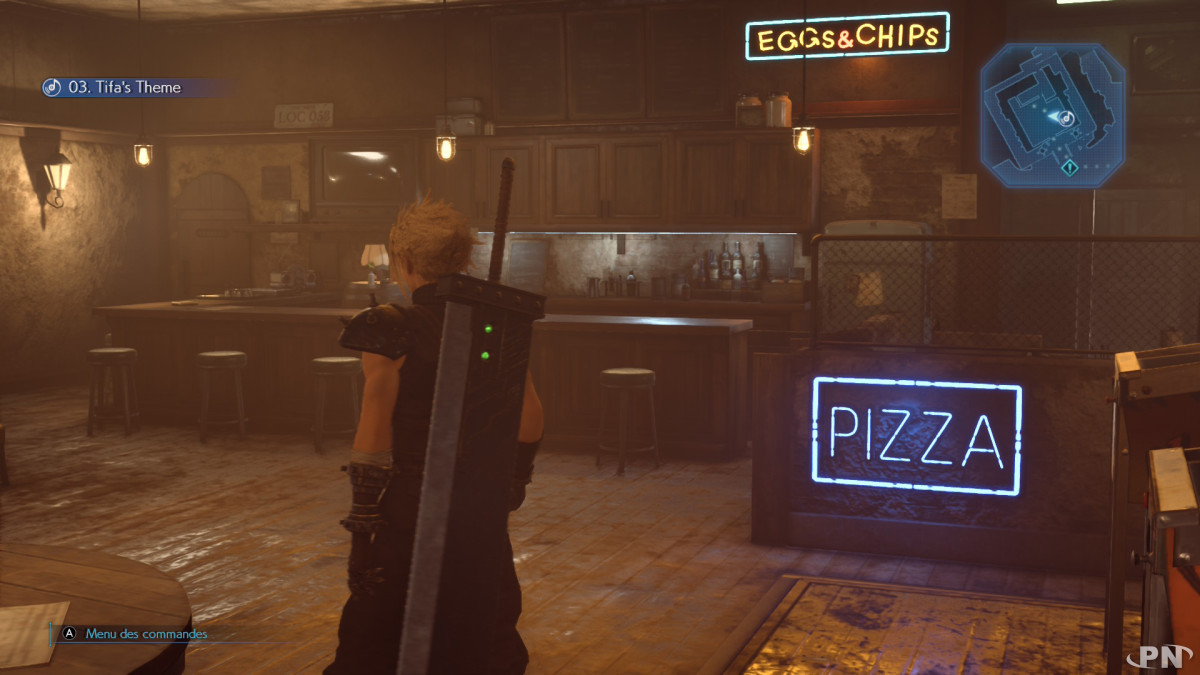Select the Tifa's Theme music track banner
Image resolution: width=1200 pixels, height=675 pixels.
pyautogui.click(x=124, y=88)
